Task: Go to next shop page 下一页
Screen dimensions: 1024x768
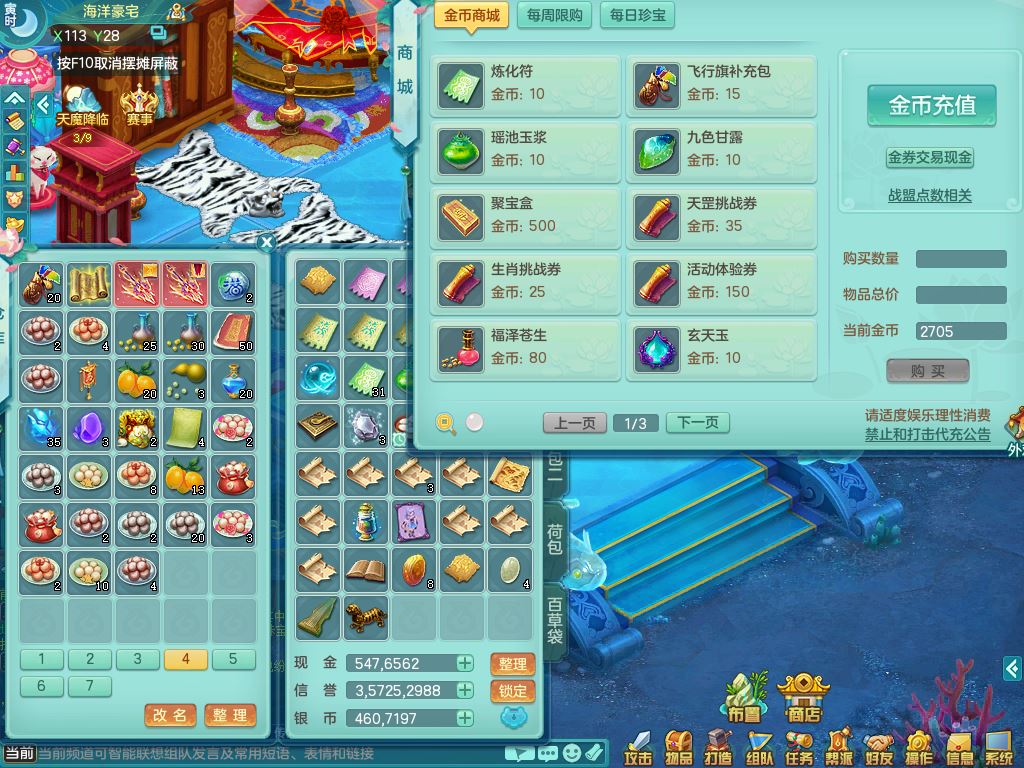Action: pyautogui.click(x=697, y=423)
